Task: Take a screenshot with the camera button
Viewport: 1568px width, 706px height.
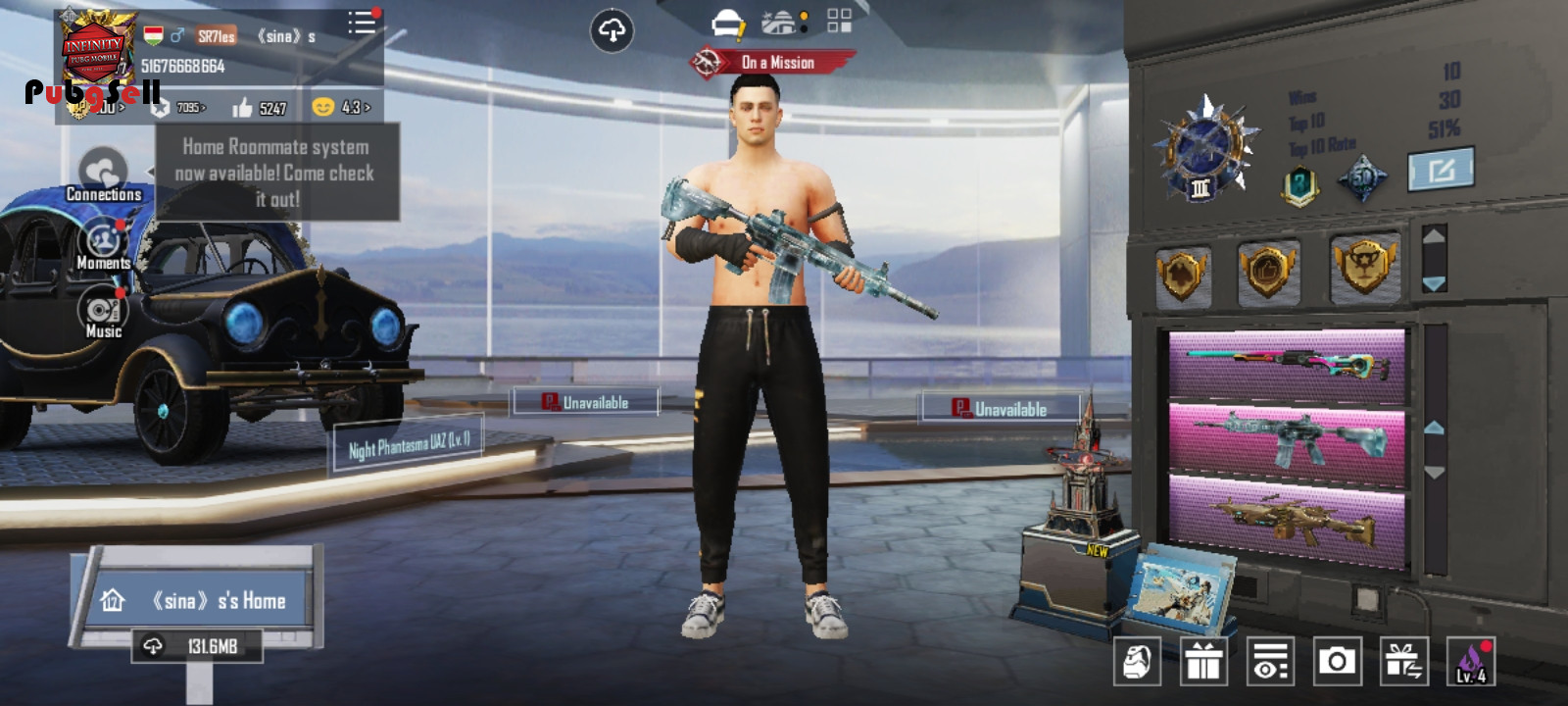Action: [x=1337, y=662]
